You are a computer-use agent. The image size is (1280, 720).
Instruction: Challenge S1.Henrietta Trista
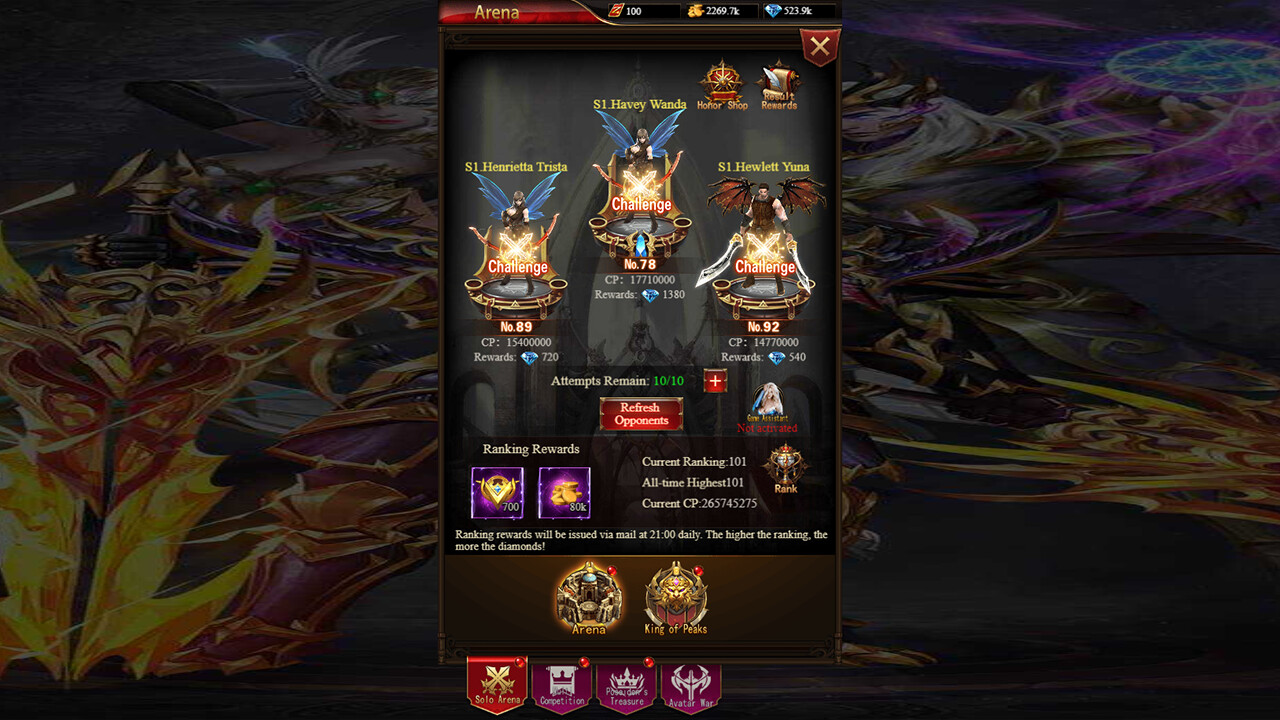click(x=517, y=267)
